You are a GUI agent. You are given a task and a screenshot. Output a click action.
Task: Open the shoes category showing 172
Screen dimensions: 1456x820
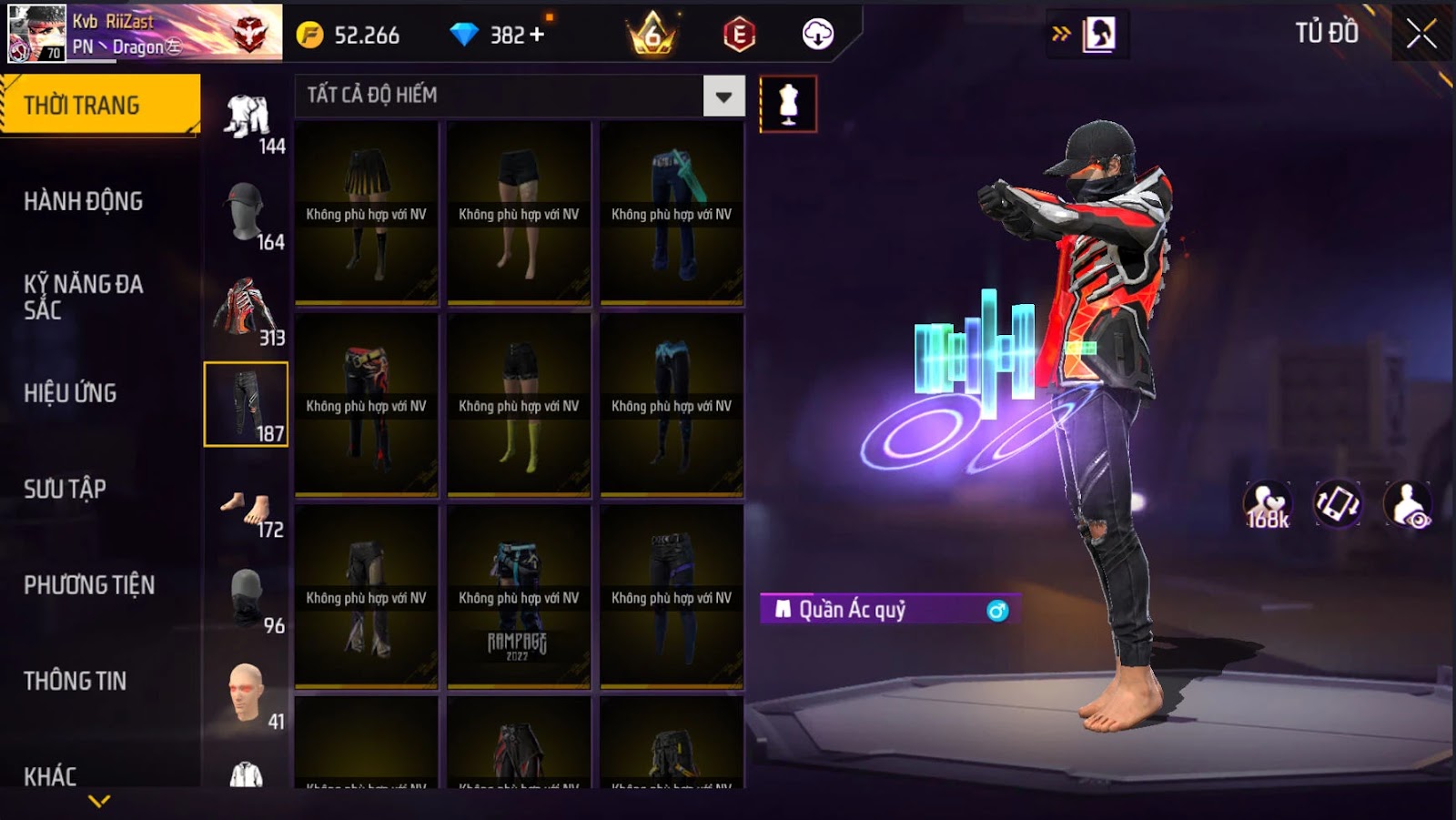pos(247,510)
